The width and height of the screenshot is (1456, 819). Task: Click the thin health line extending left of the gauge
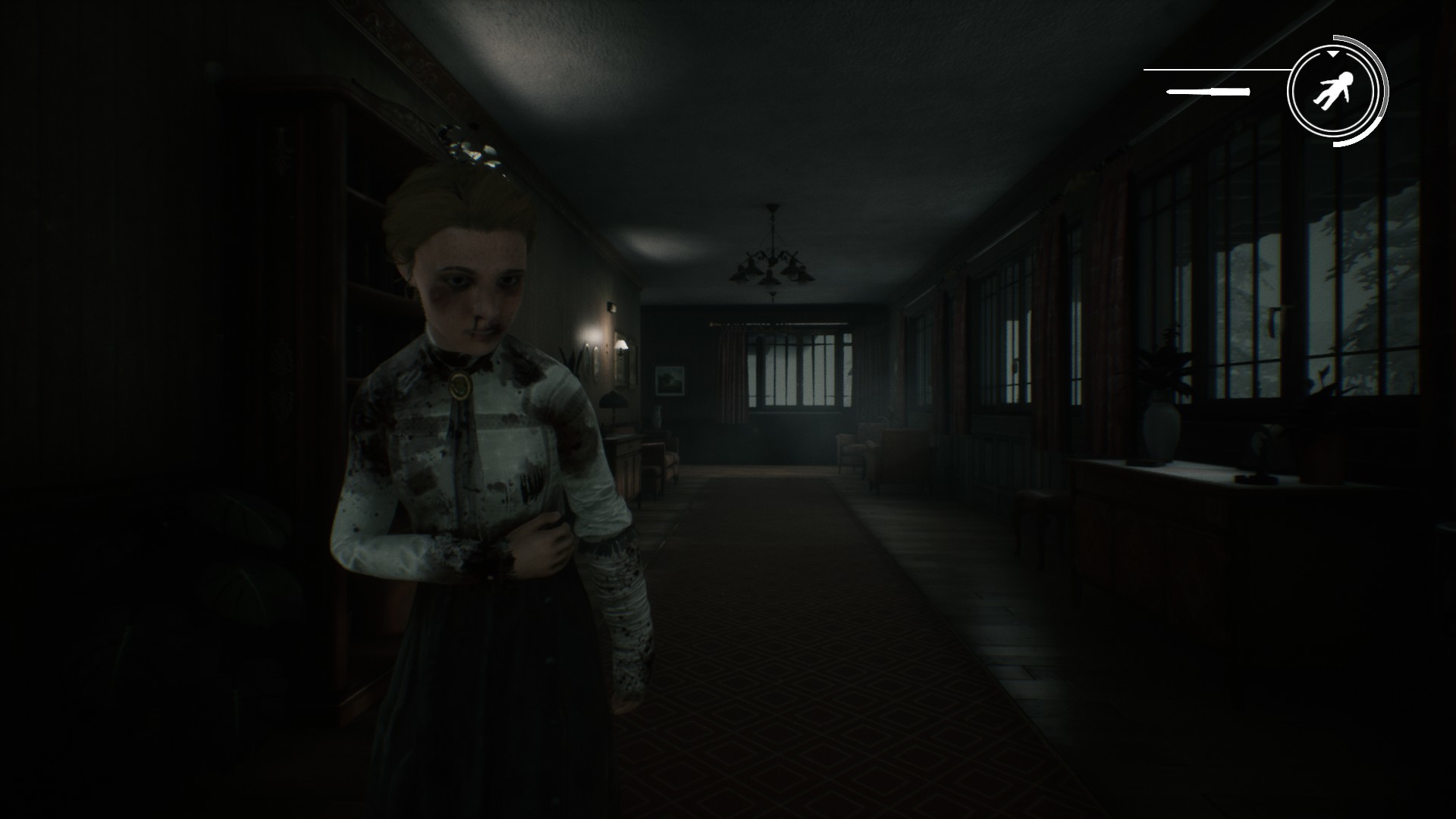coord(1213,70)
